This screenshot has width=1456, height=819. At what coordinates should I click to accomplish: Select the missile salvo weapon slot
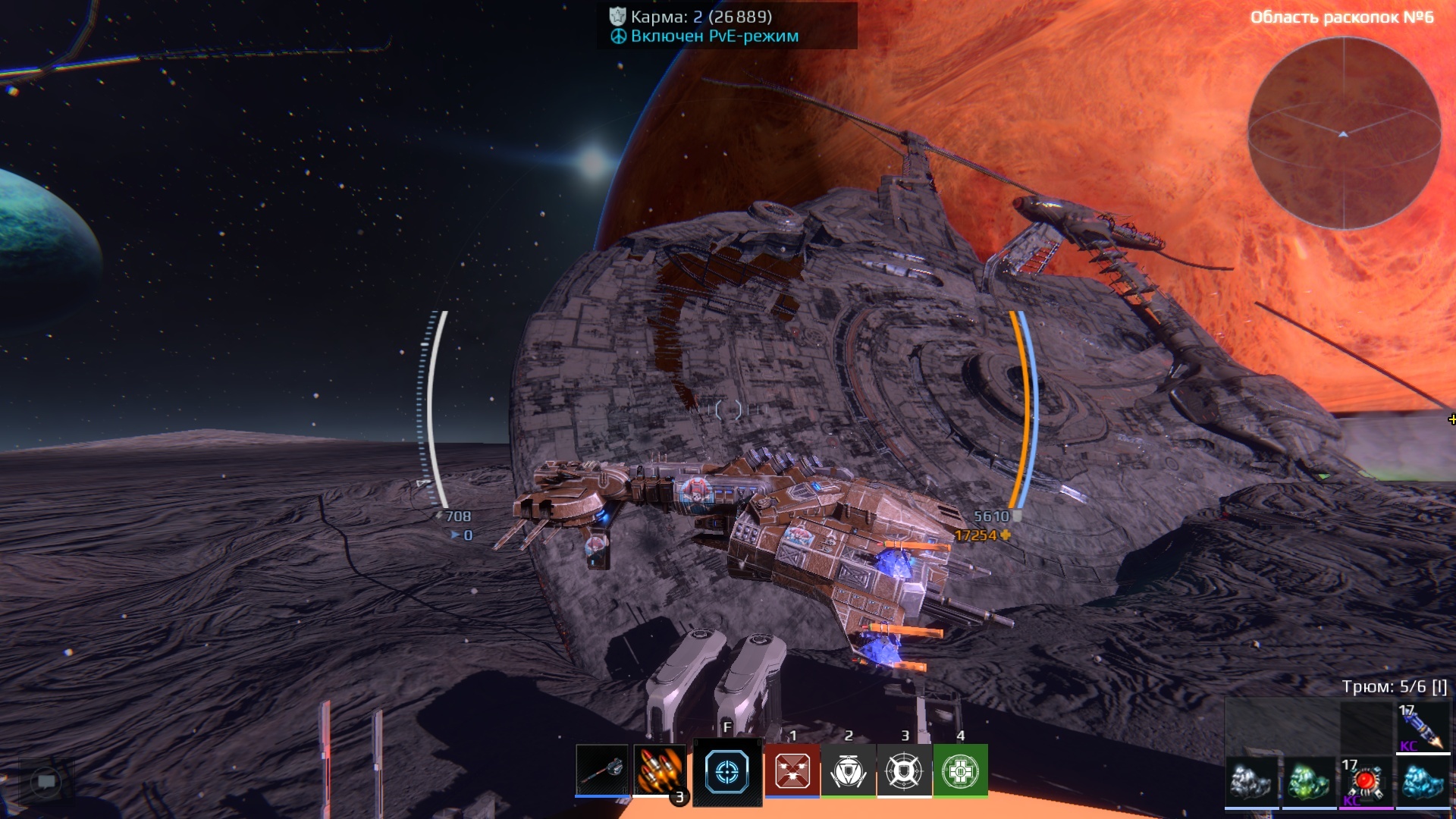659,770
